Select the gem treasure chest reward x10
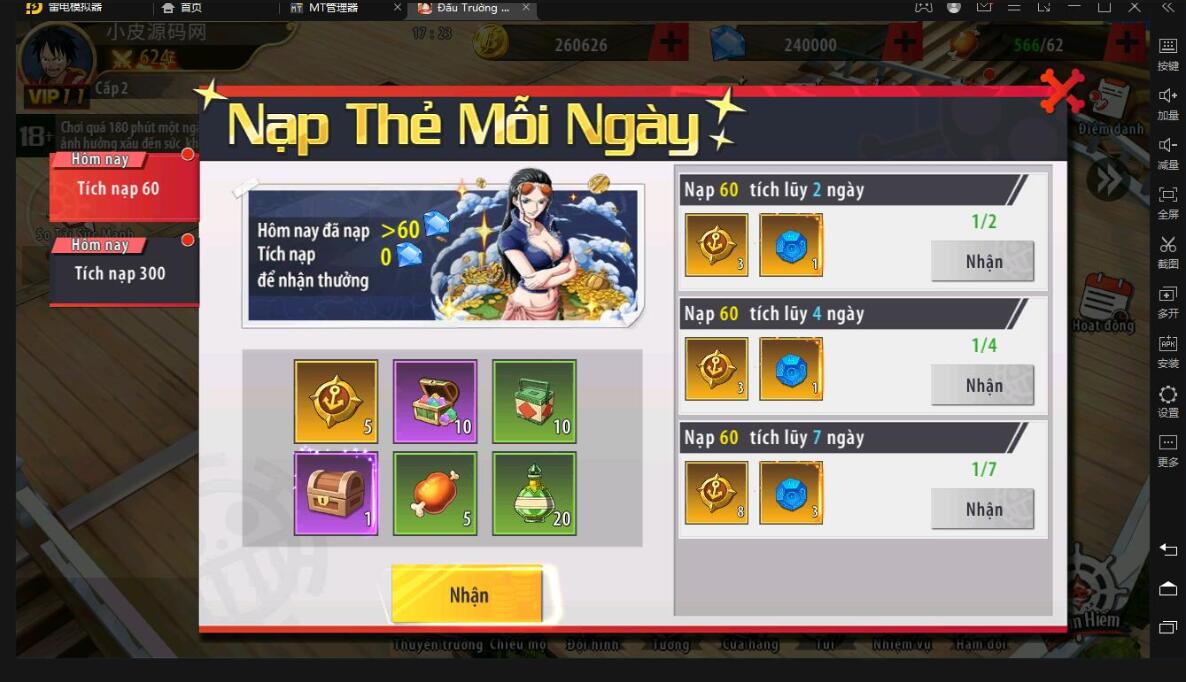1186x682 pixels. (435, 401)
